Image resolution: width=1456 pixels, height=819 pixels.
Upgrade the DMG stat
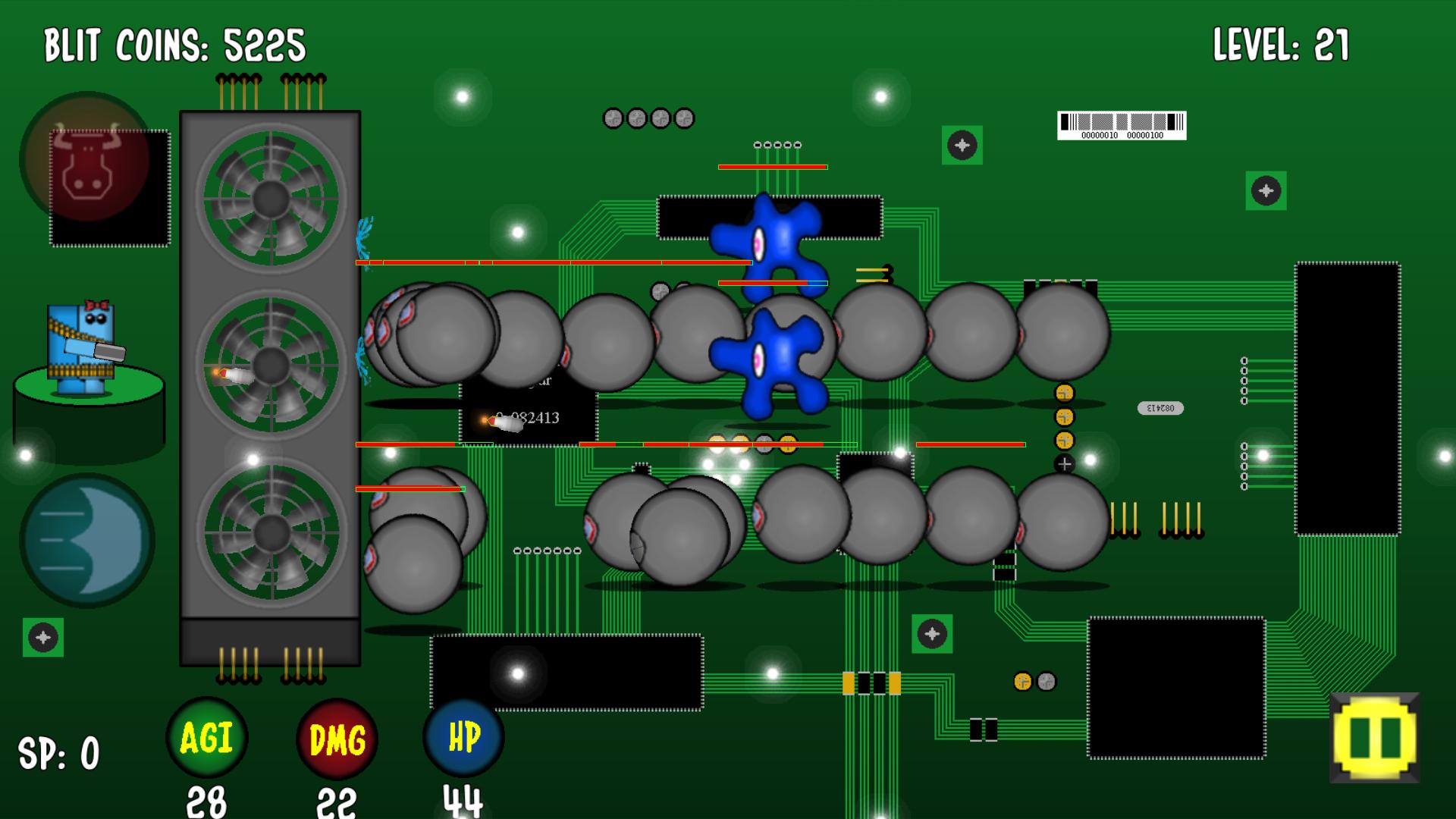(337, 739)
